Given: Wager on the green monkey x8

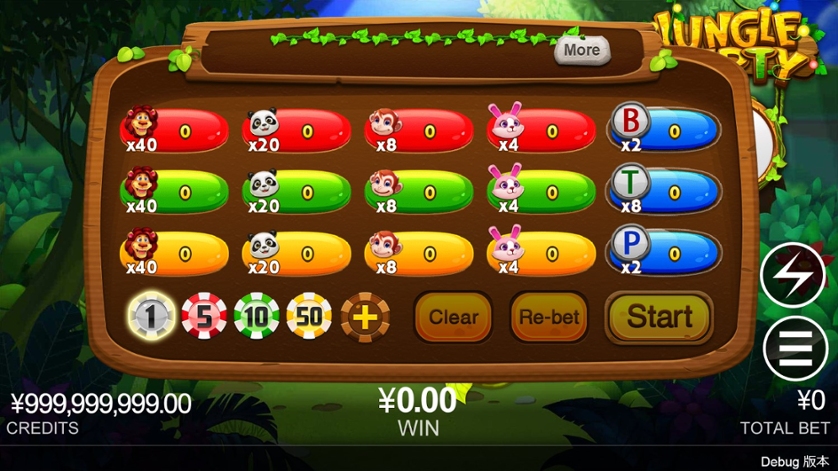Looking at the screenshot, I should (x=419, y=191).
